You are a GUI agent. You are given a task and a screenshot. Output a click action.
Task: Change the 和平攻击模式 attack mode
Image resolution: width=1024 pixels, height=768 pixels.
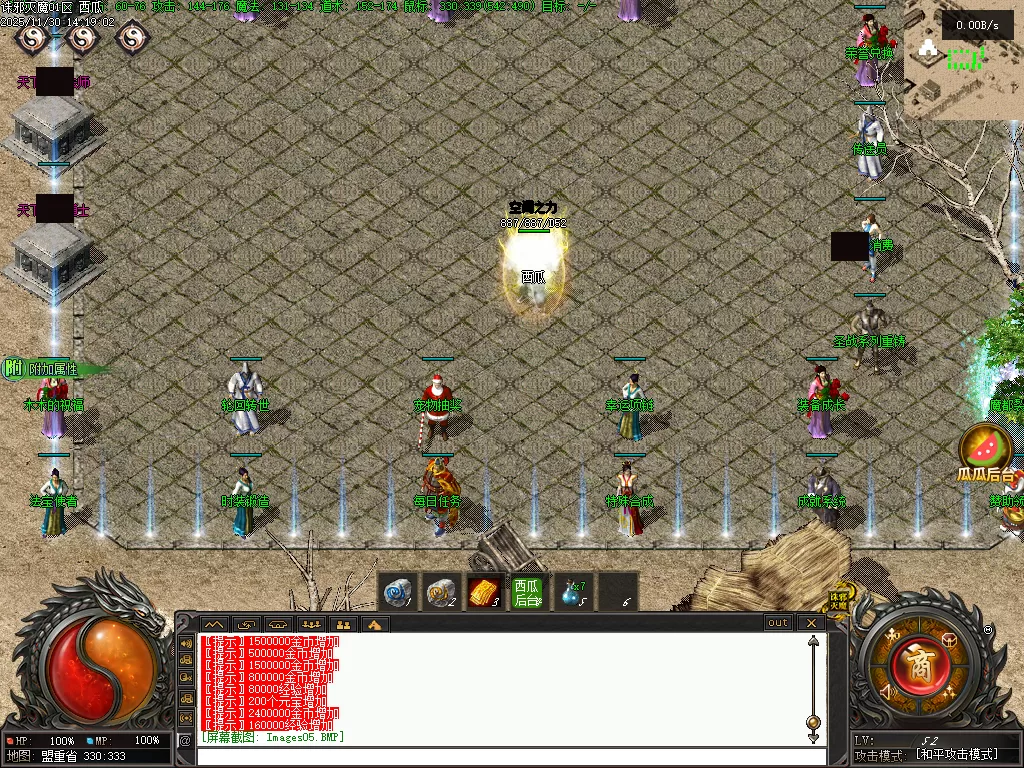(957, 755)
